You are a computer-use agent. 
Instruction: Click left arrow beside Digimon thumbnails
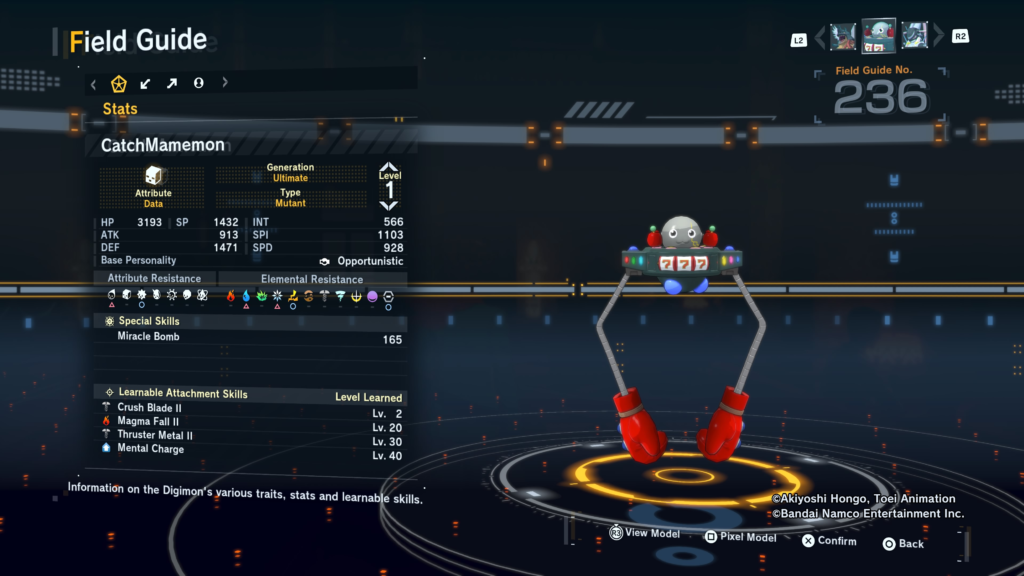[x=820, y=38]
